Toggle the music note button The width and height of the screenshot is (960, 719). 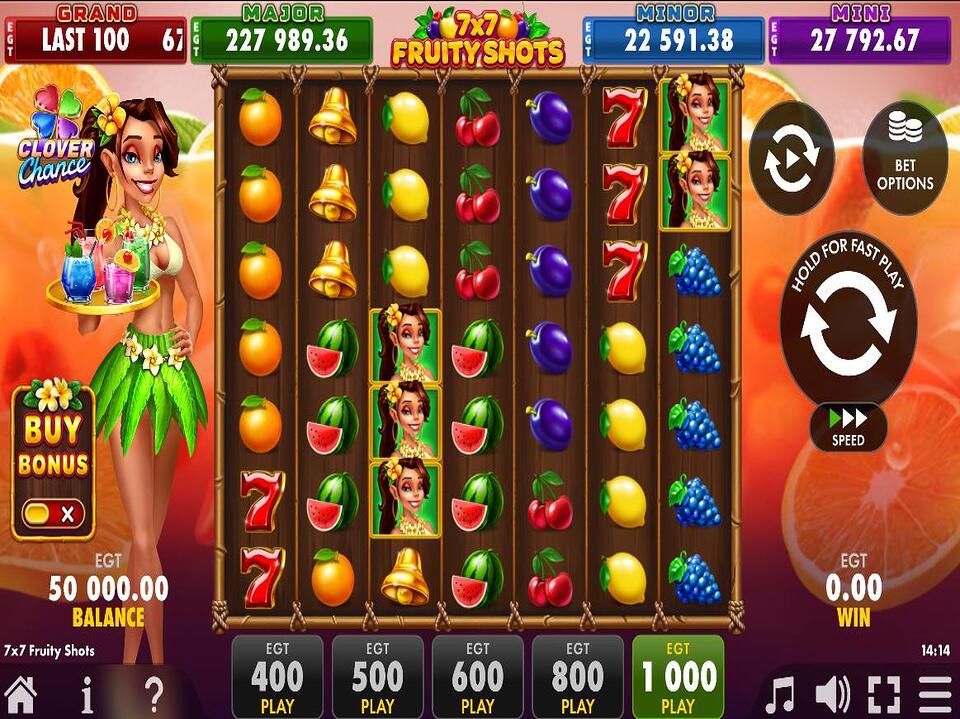(x=779, y=694)
